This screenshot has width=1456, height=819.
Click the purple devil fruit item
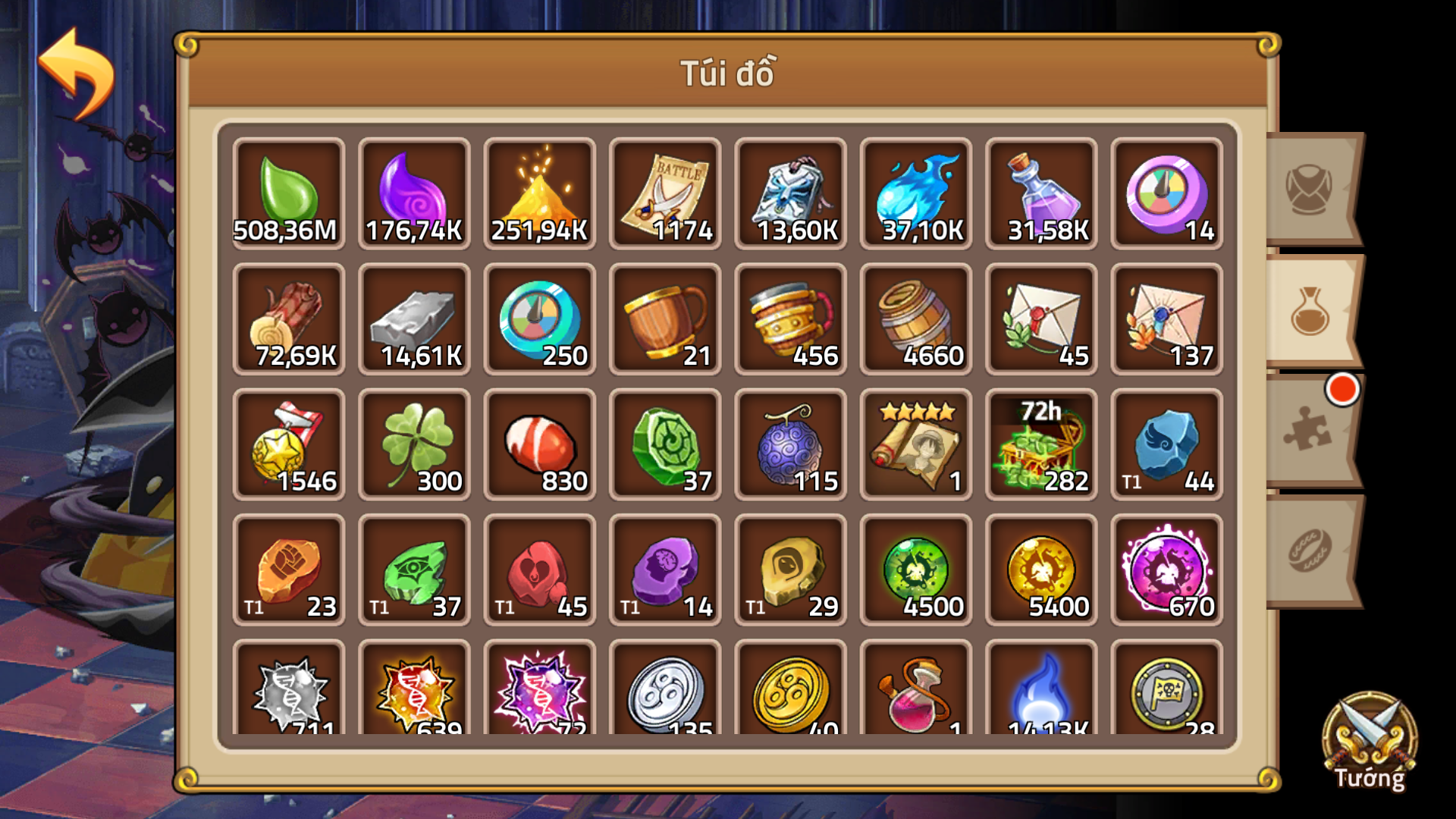click(x=790, y=444)
